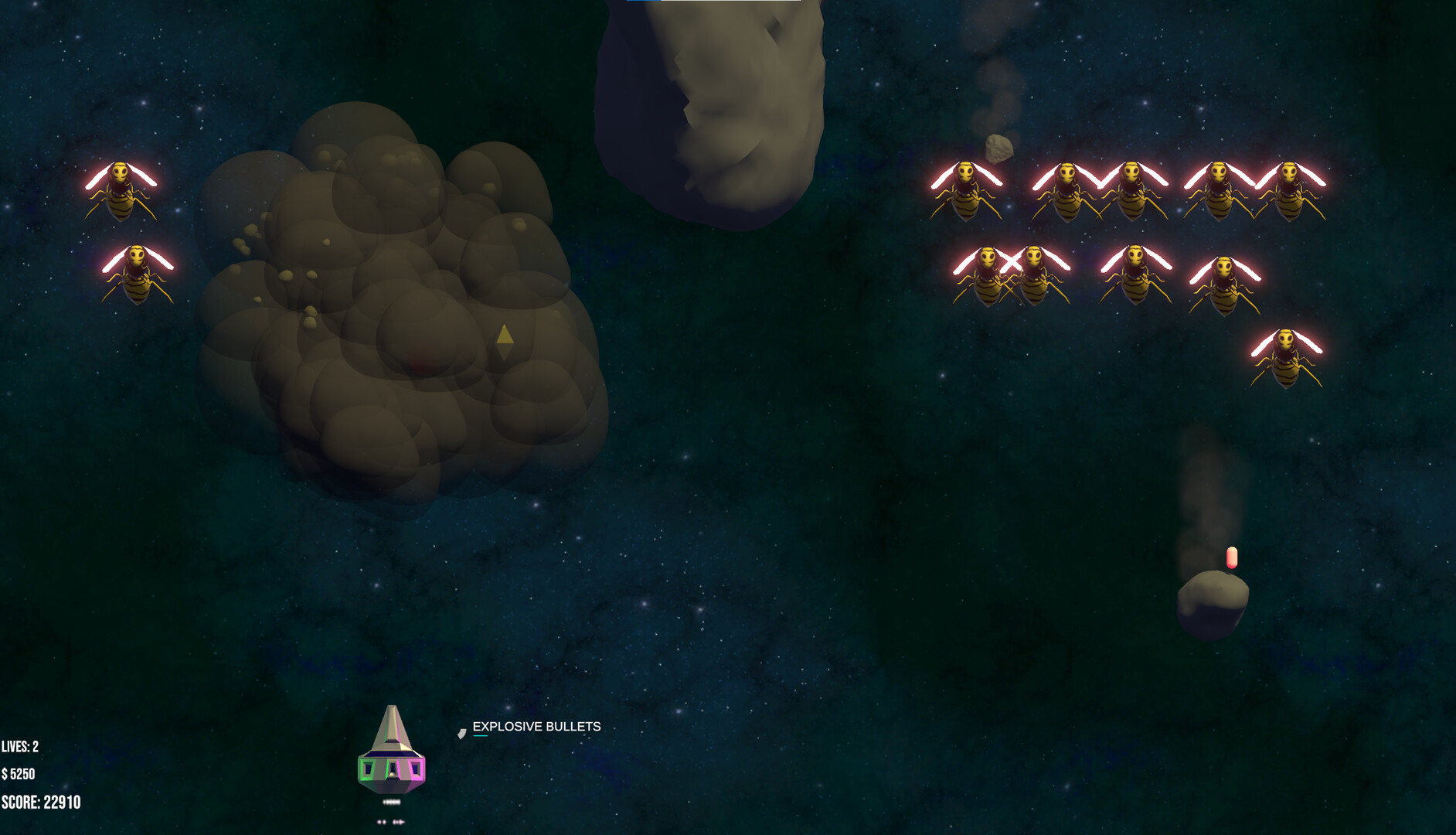Click the lone hornet enemy on the far left
The image size is (1456, 835).
pos(121,186)
